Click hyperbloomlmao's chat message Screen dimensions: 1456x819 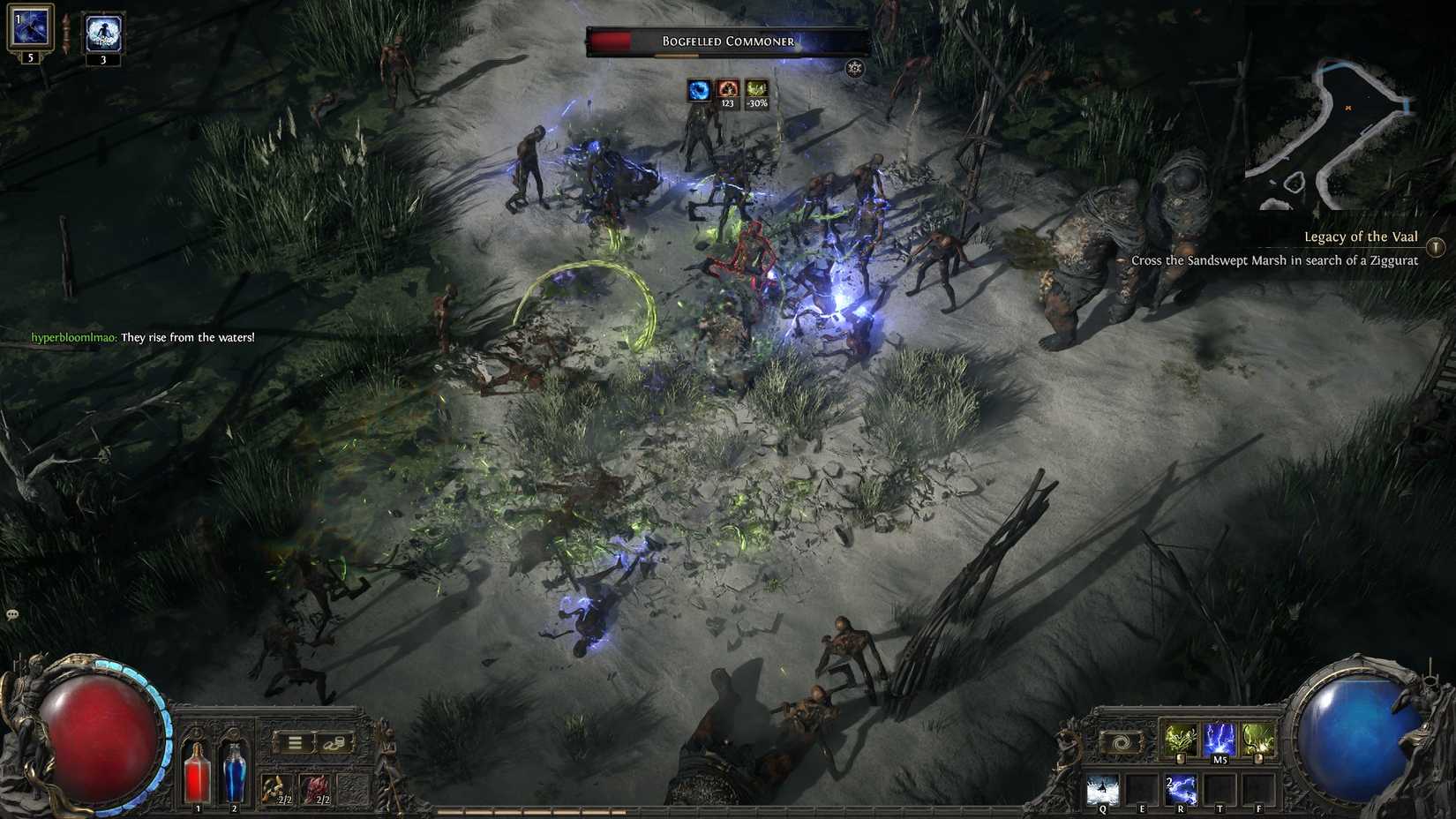click(141, 337)
